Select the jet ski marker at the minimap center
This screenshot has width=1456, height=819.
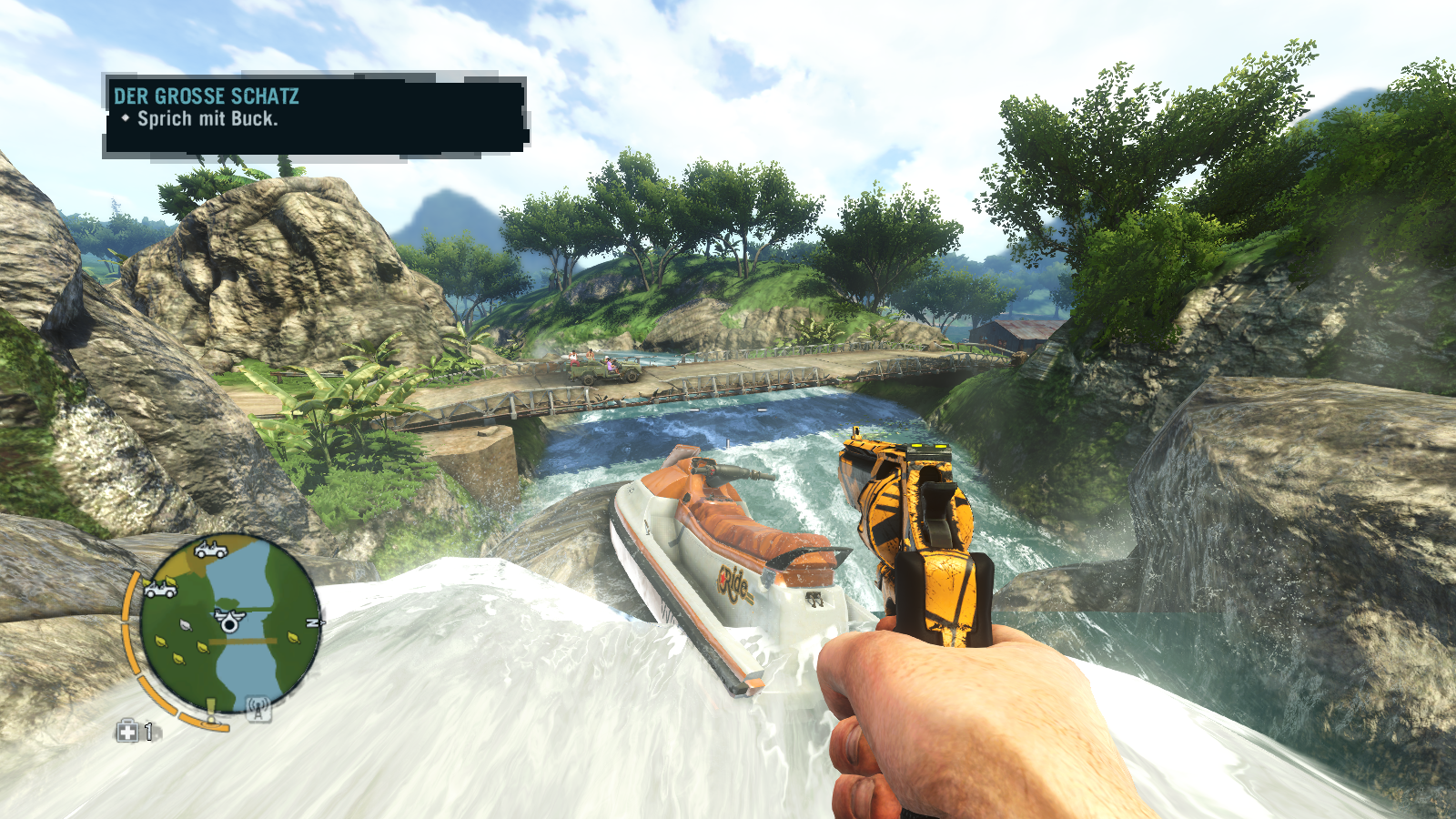[227, 620]
